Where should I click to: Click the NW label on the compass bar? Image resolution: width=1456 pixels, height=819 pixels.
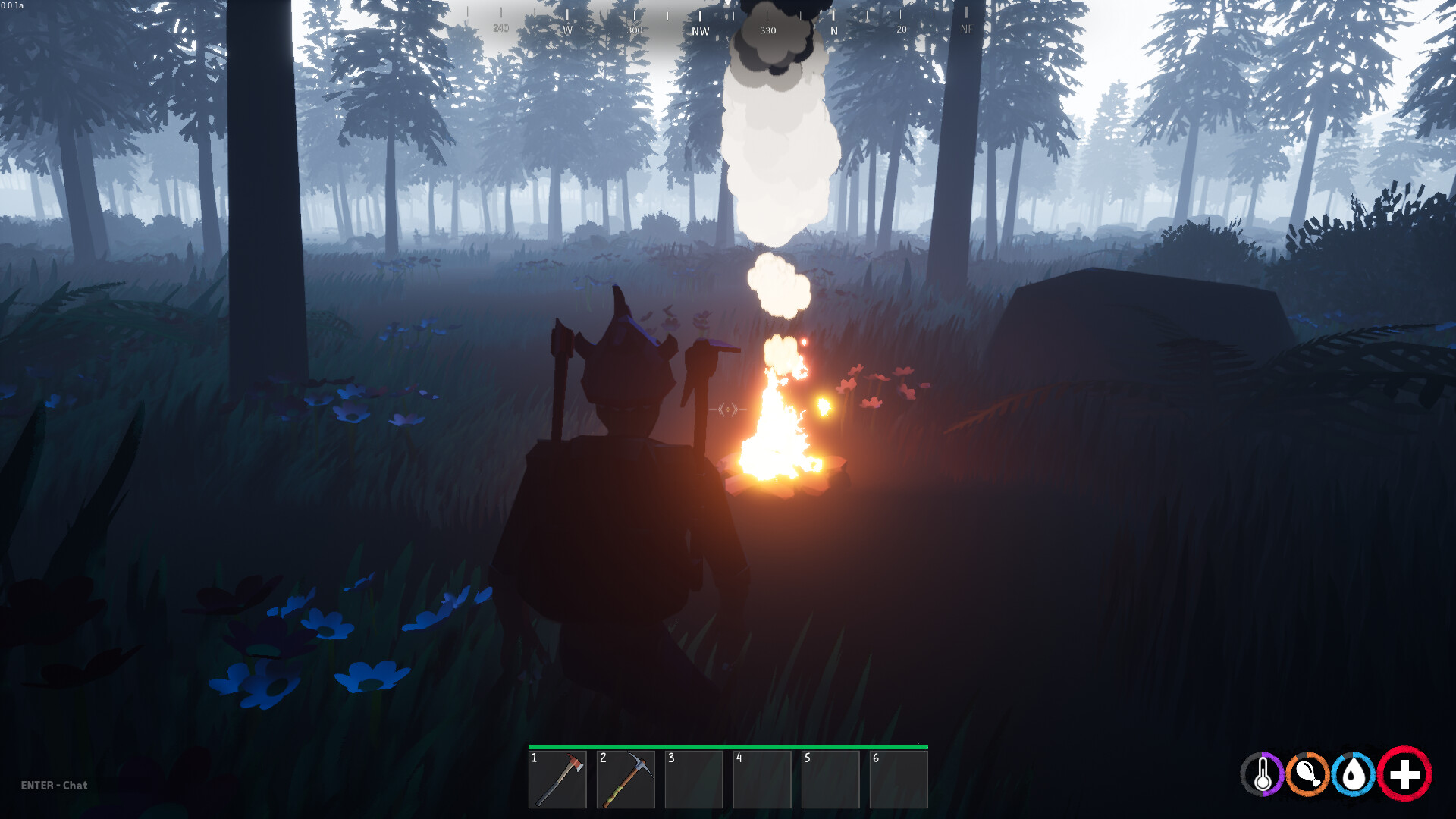coord(699,30)
